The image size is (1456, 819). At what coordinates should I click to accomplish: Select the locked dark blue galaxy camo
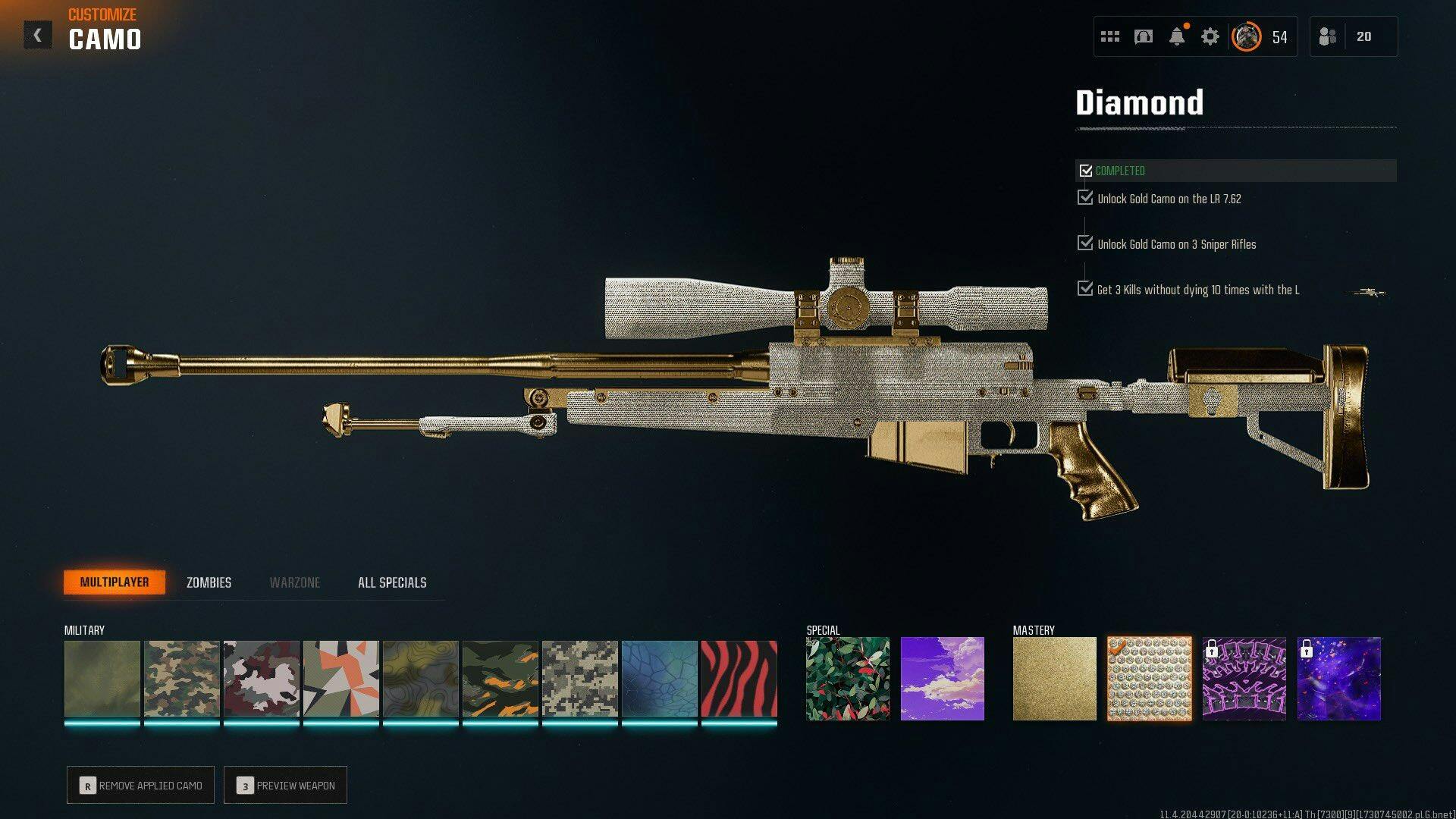[x=1338, y=679]
